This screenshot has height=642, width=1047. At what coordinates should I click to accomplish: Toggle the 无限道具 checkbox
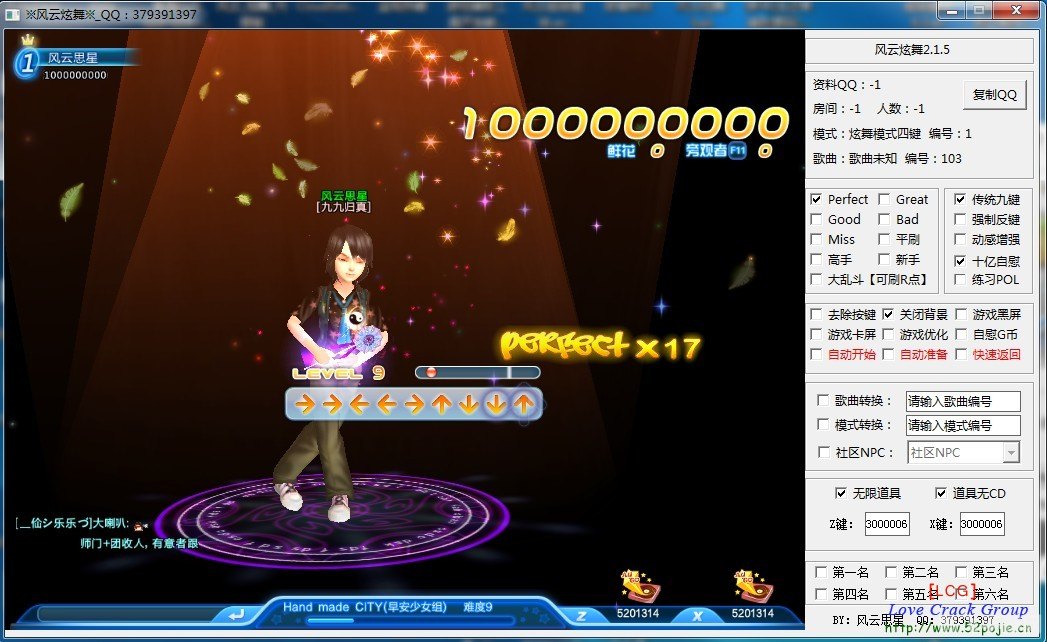840,494
